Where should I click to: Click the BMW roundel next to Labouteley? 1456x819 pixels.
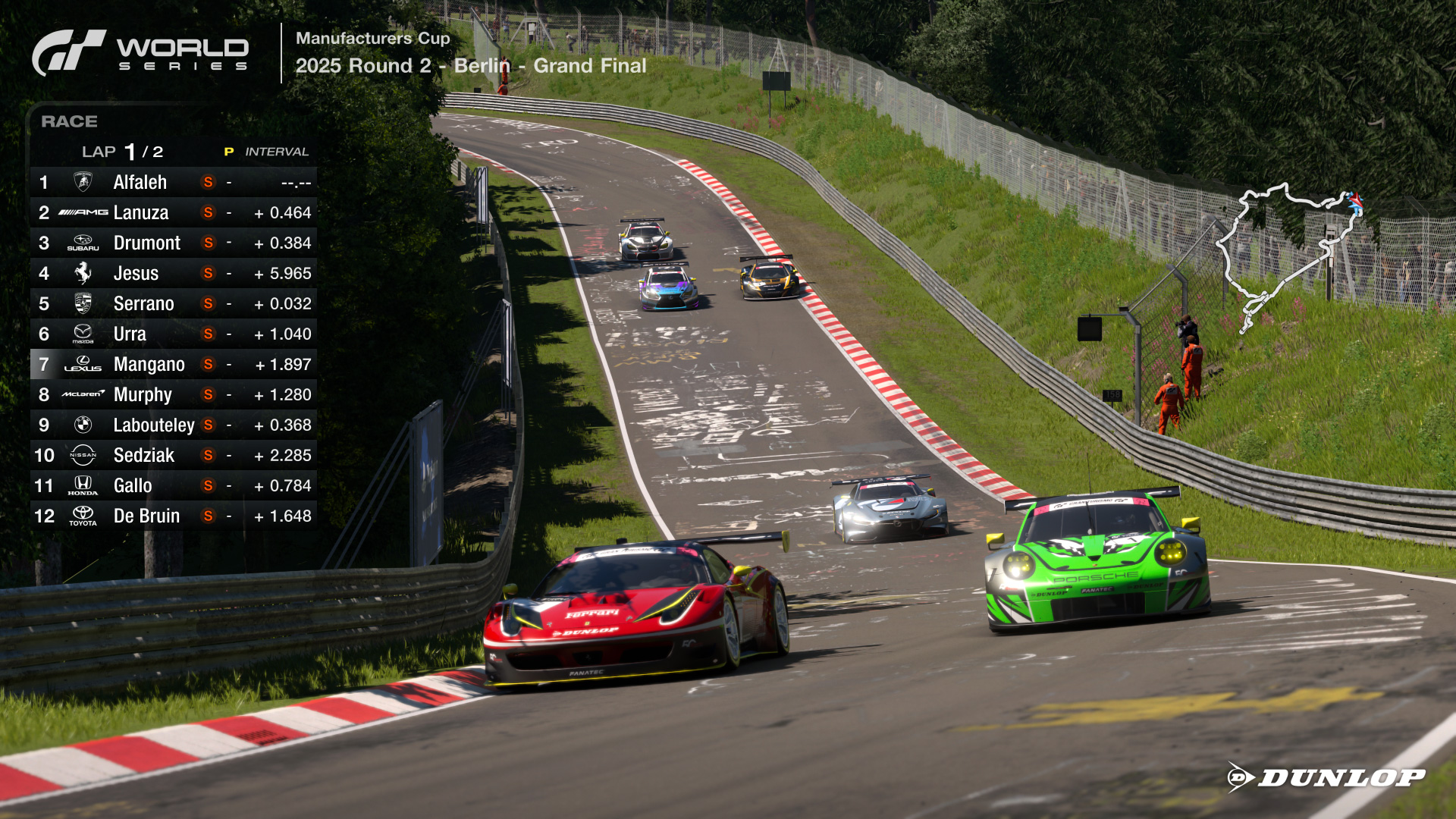click(82, 425)
